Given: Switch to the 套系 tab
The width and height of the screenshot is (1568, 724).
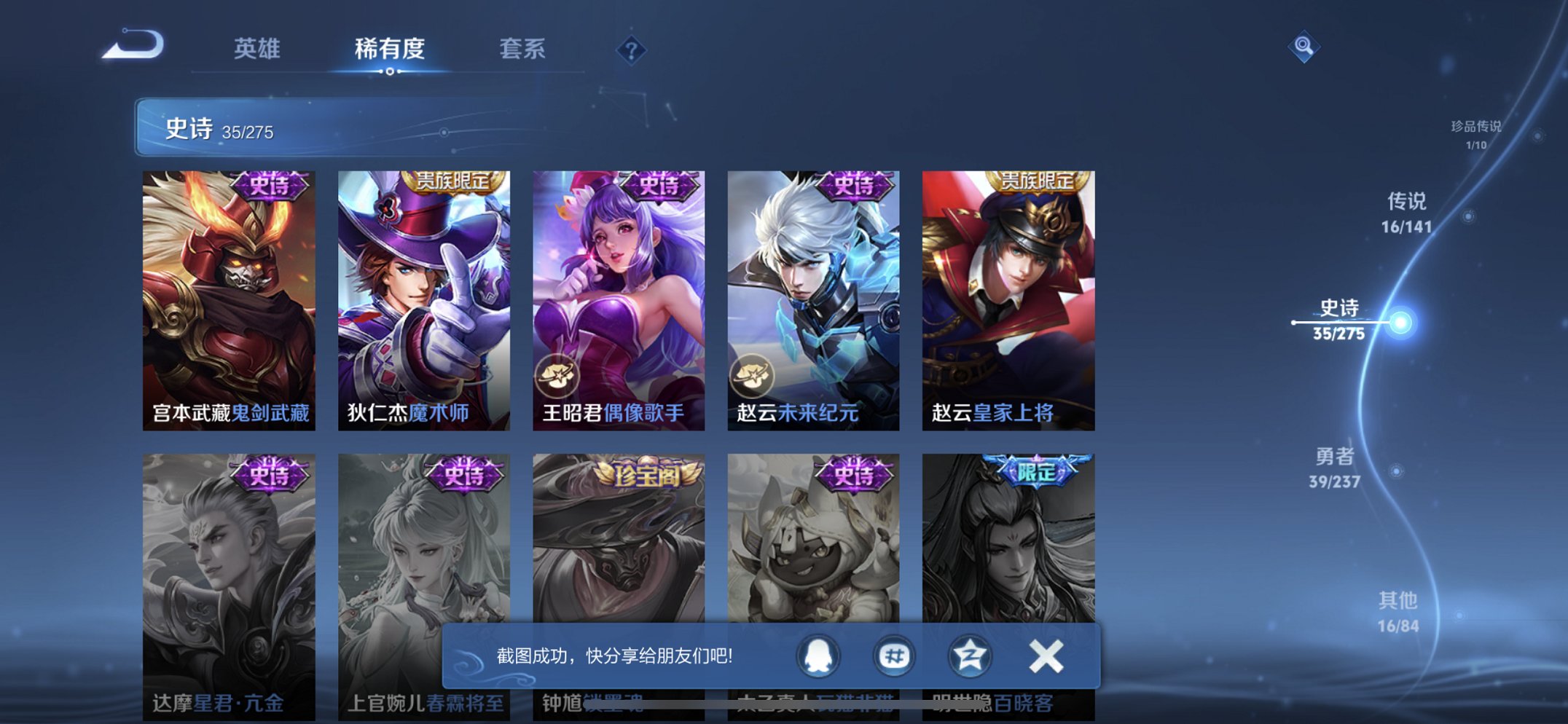Looking at the screenshot, I should pyautogui.click(x=522, y=49).
